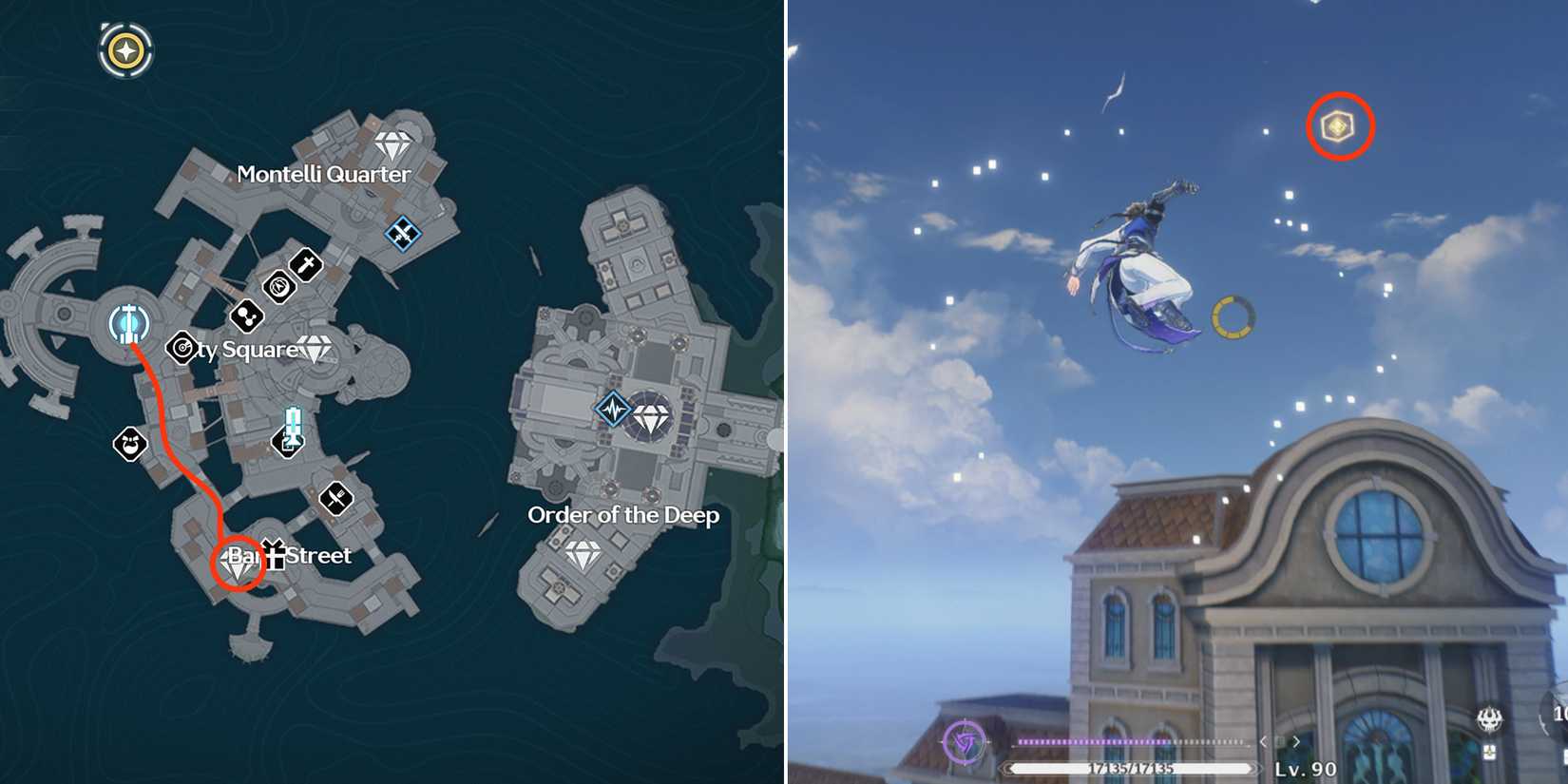Click the church cross marker above City Square

(304, 265)
